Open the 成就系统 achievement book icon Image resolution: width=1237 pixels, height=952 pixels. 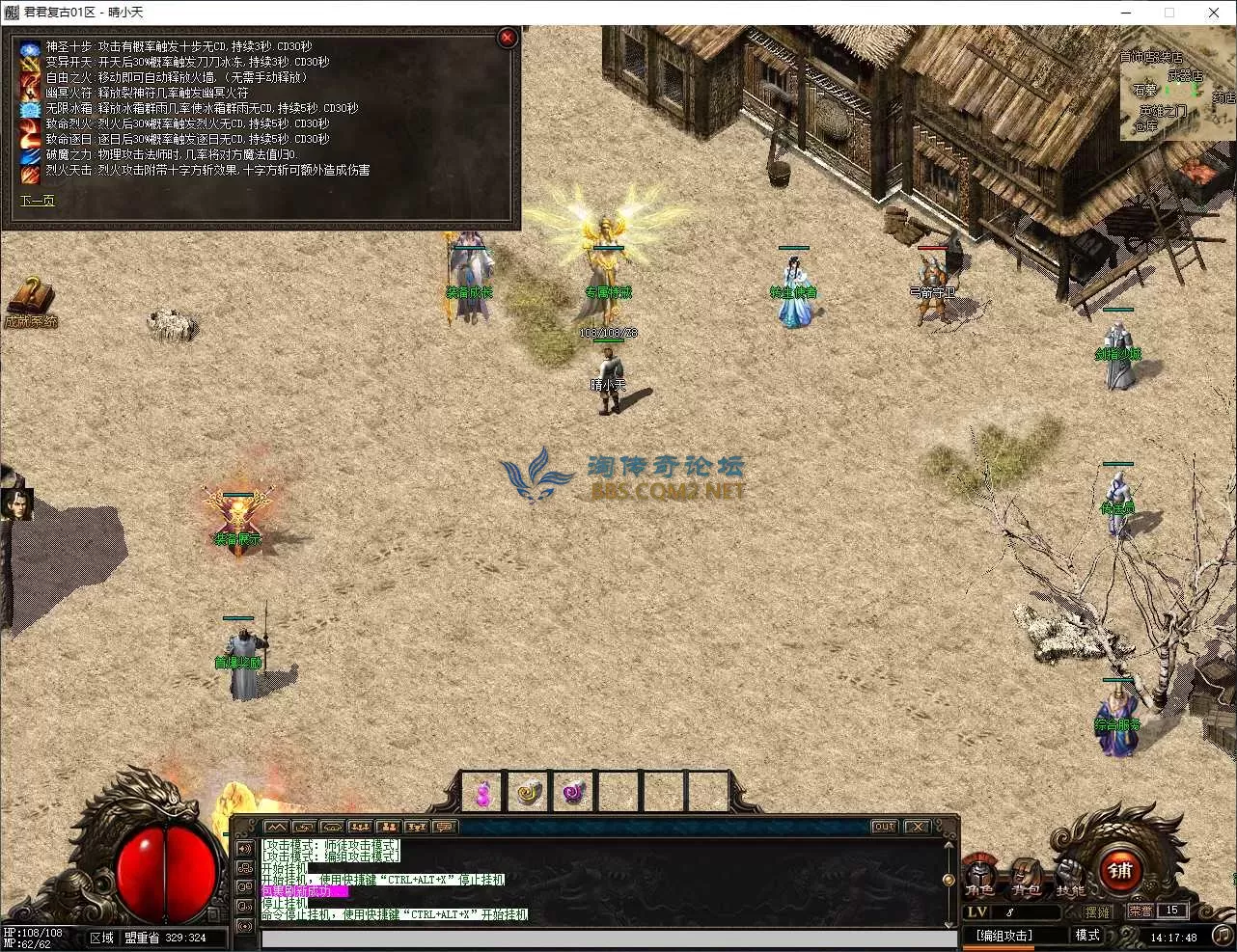pyautogui.click(x=30, y=299)
